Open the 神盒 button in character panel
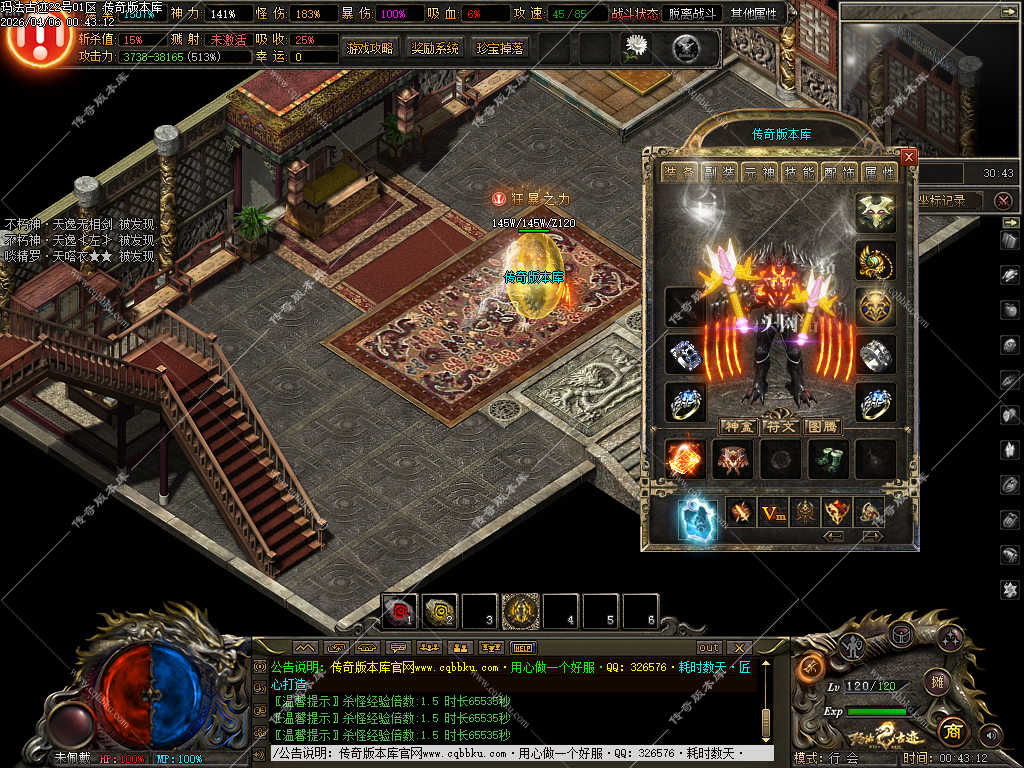 (738, 426)
